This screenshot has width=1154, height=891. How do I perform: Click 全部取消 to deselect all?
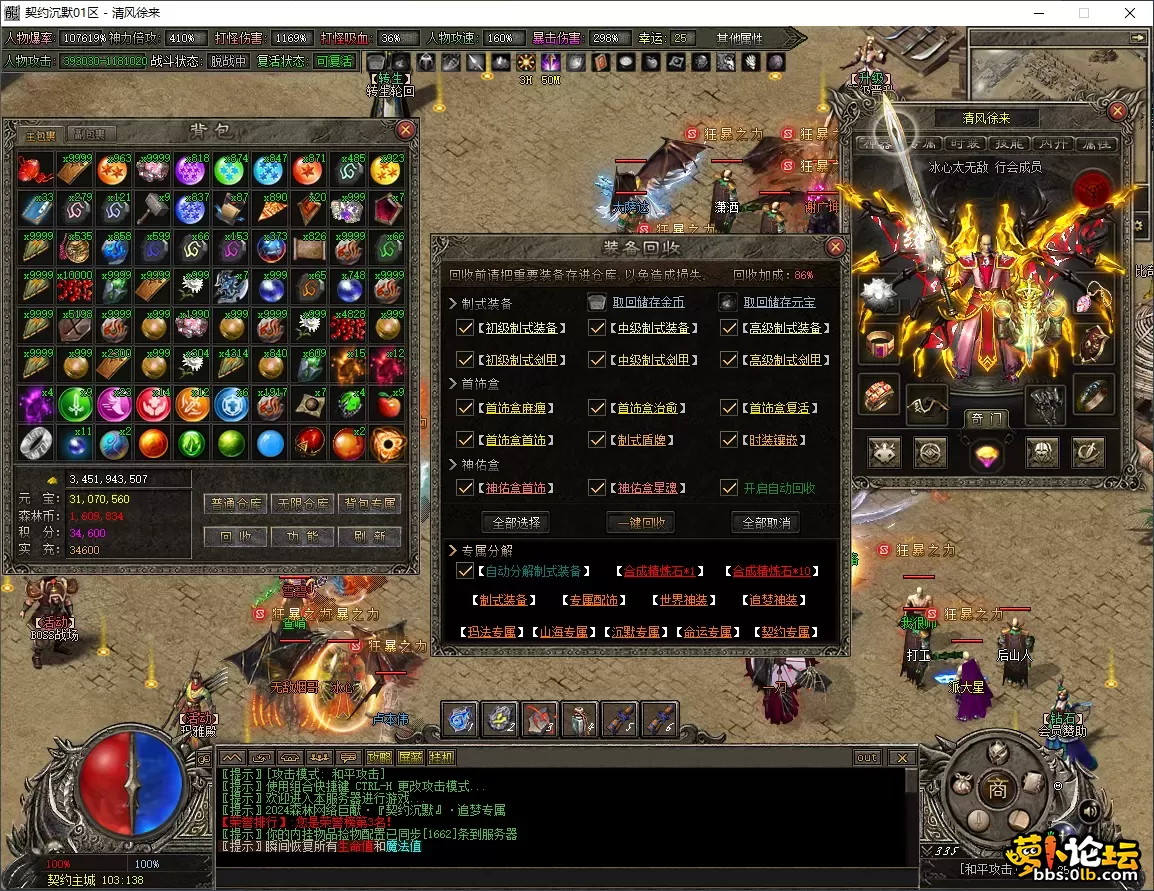coord(766,522)
